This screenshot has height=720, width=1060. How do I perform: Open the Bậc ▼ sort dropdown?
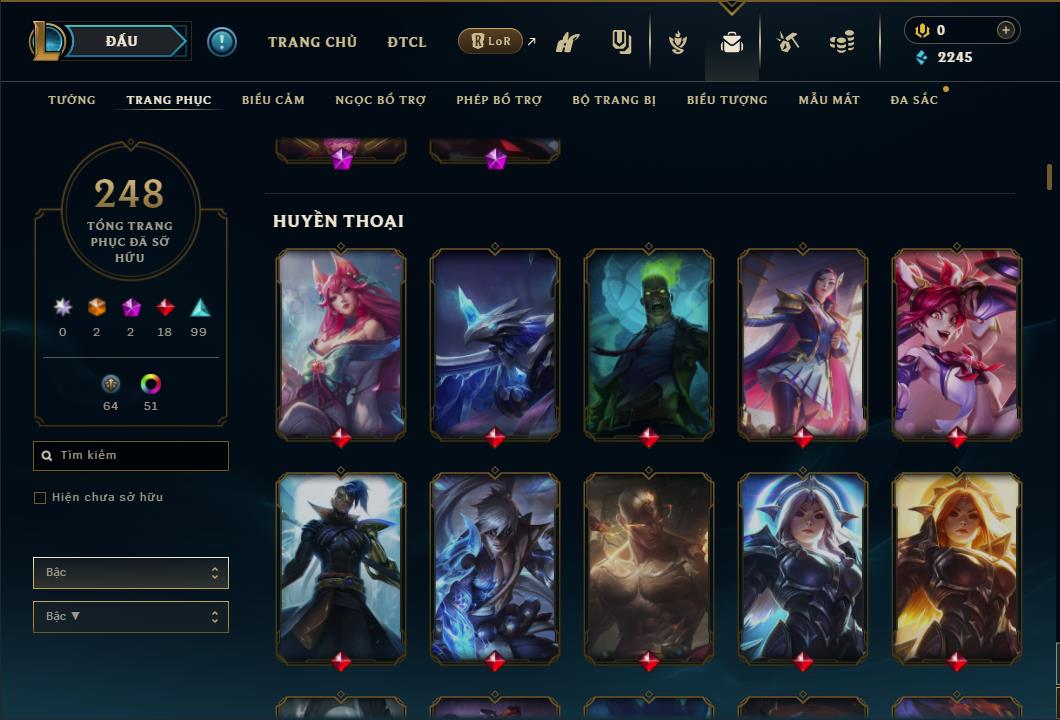pos(131,617)
